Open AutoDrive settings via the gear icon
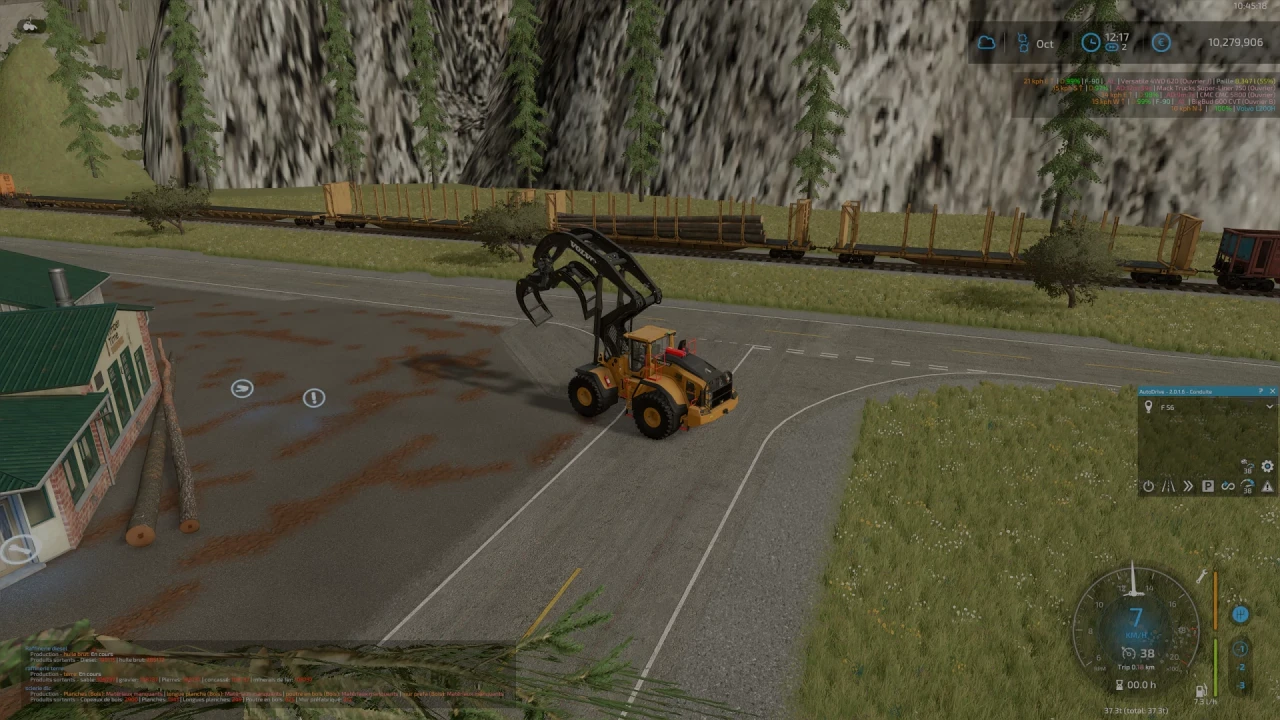 [1267, 467]
